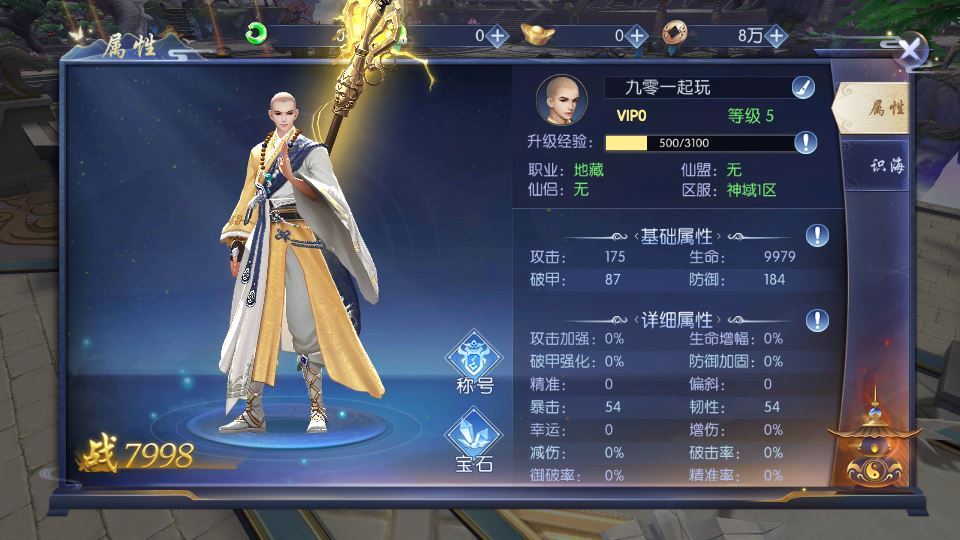Show 基础属性 info tooltip
The height and width of the screenshot is (540, 960).
pos(818,236)
